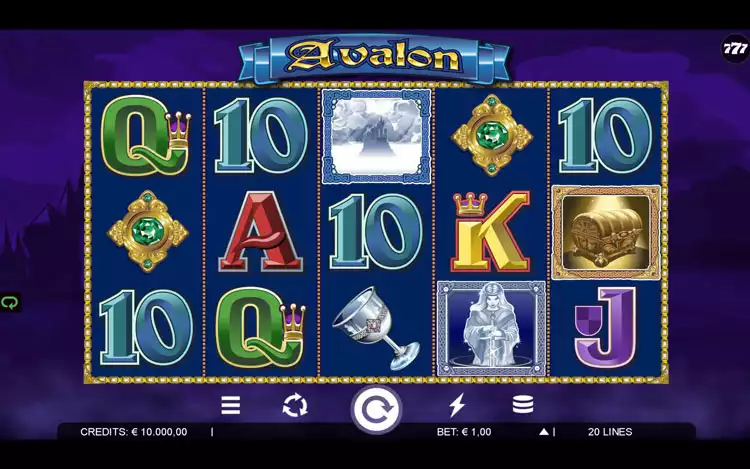Enable autoplay with the circular arrows icon
Screen dimensions: 750x469
295,405
